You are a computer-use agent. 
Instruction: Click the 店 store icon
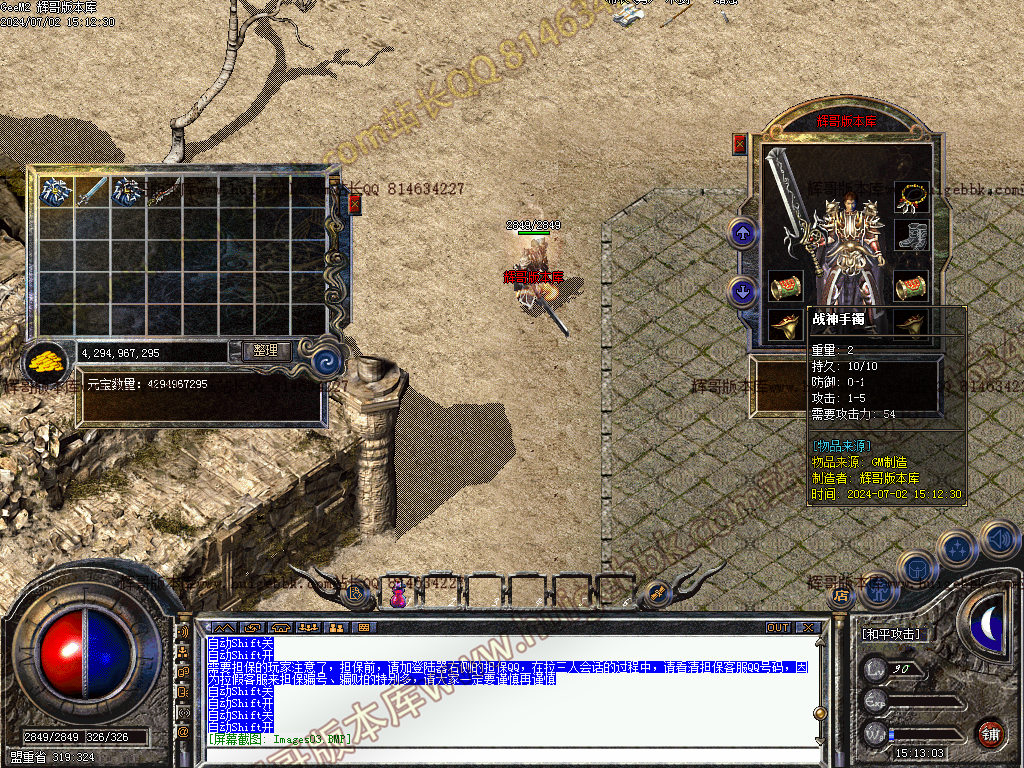(840, 596)
